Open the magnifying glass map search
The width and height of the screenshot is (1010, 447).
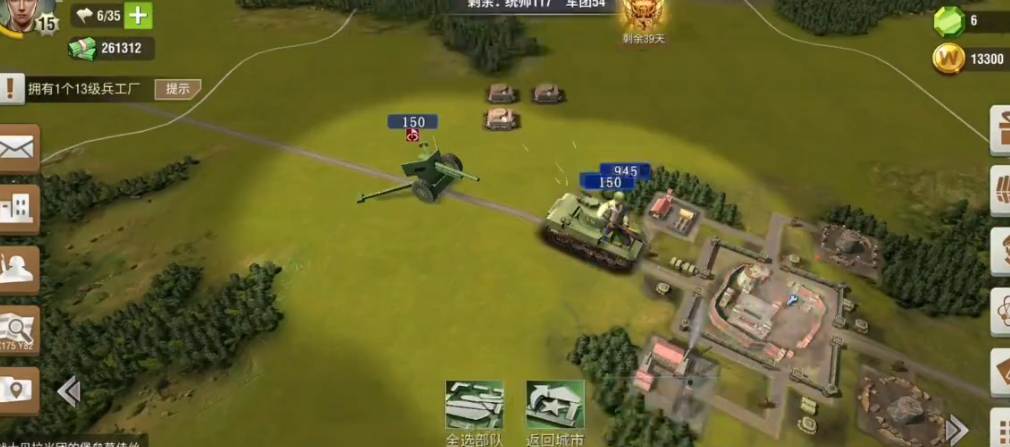(x=18, y=327)
